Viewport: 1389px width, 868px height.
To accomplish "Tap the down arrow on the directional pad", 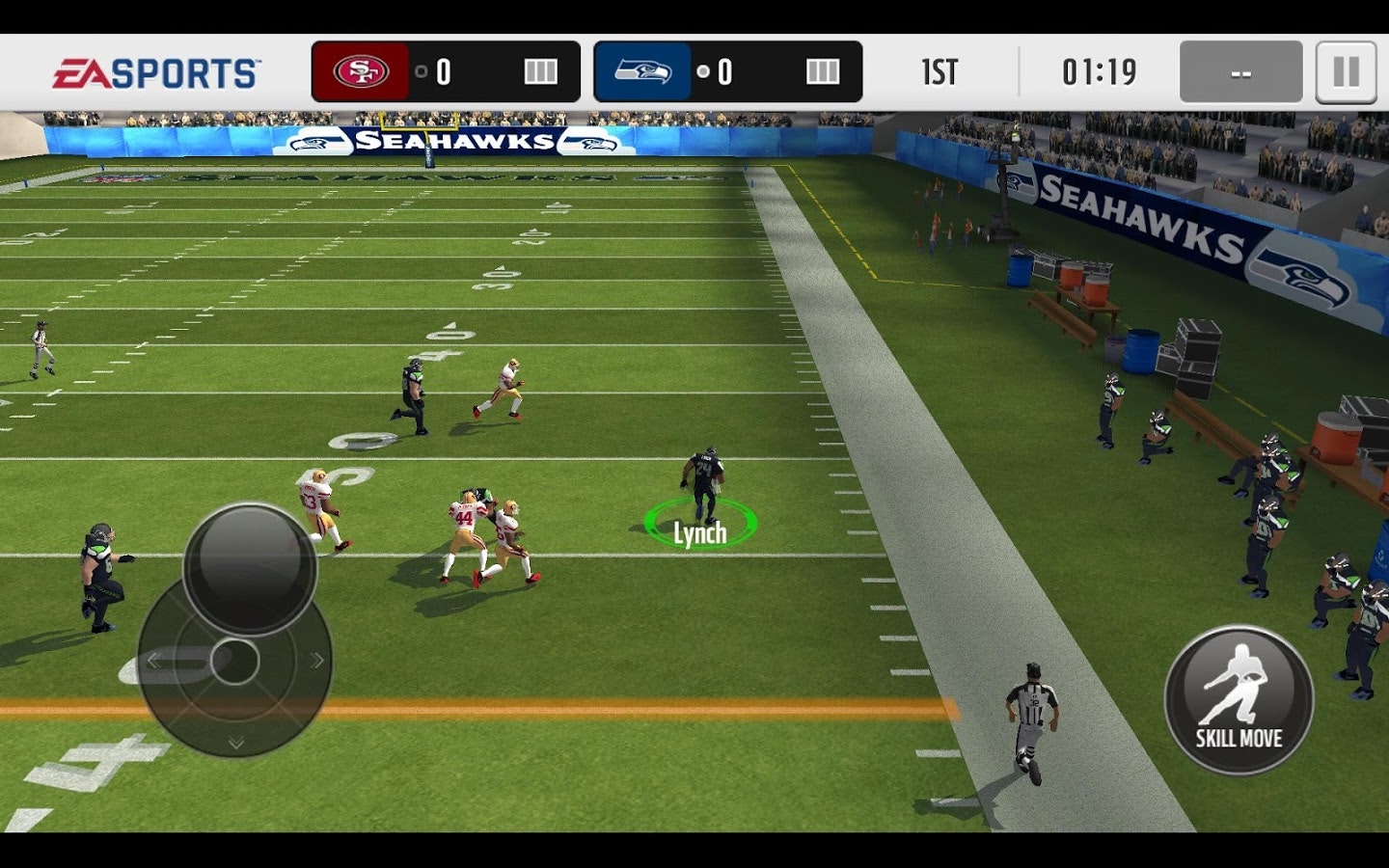I will coord(233,741).
